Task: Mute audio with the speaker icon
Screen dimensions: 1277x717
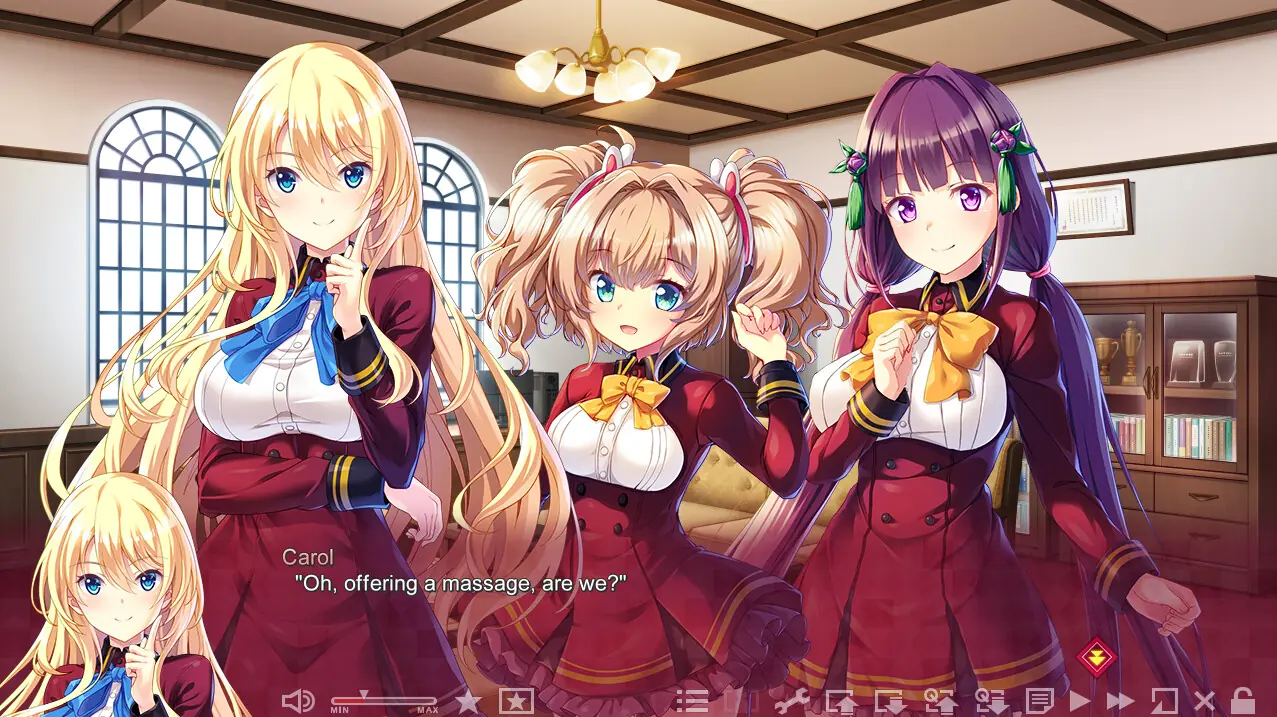Action: 297,701
